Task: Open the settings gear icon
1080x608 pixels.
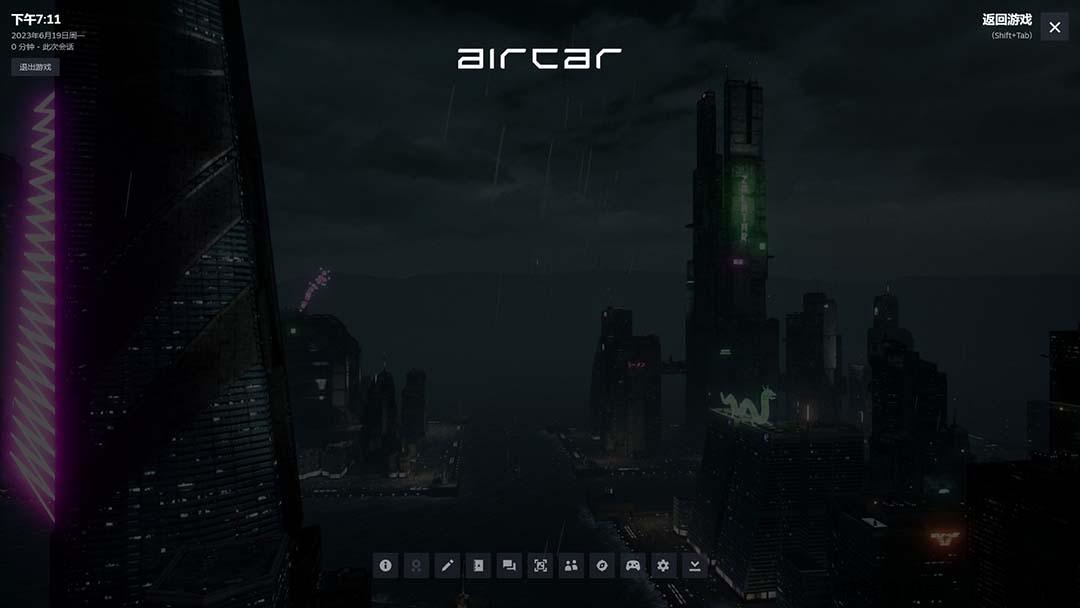Action: 663,565
